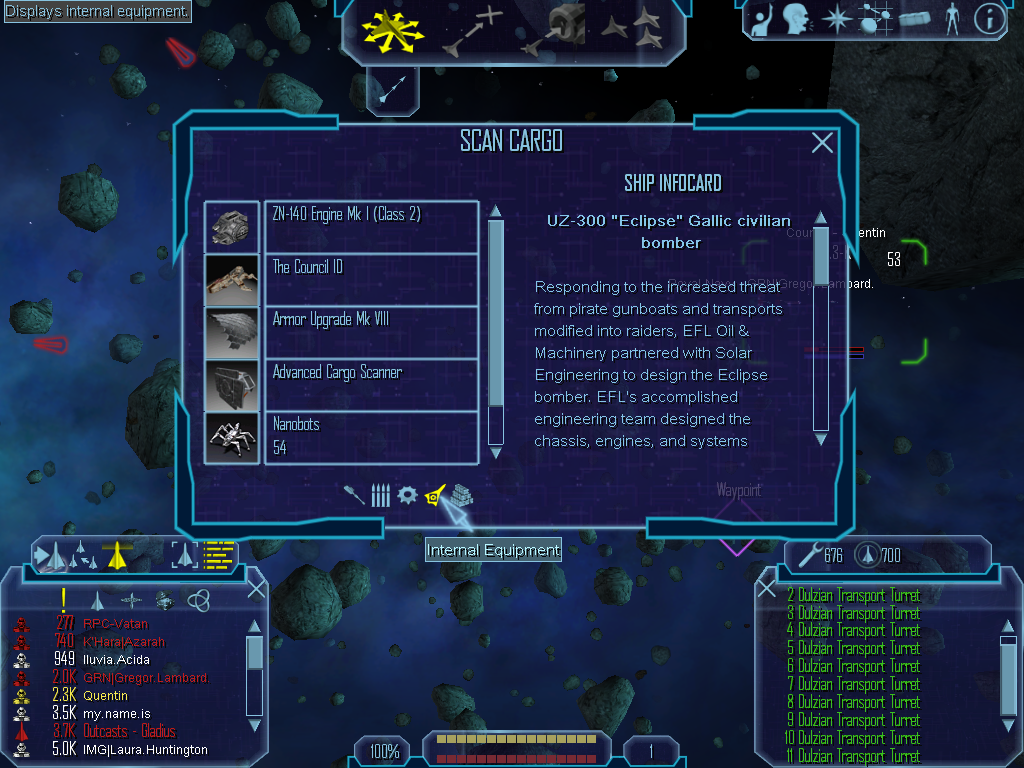Target Iluvia.Acida in the contact list
Viewport: 1024px width, 768px height.
[x=95, y=659]
